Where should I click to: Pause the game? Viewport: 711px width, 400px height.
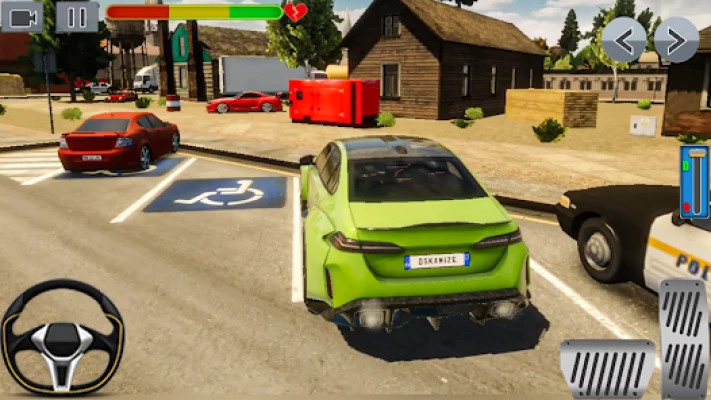(x=77, y=16)
